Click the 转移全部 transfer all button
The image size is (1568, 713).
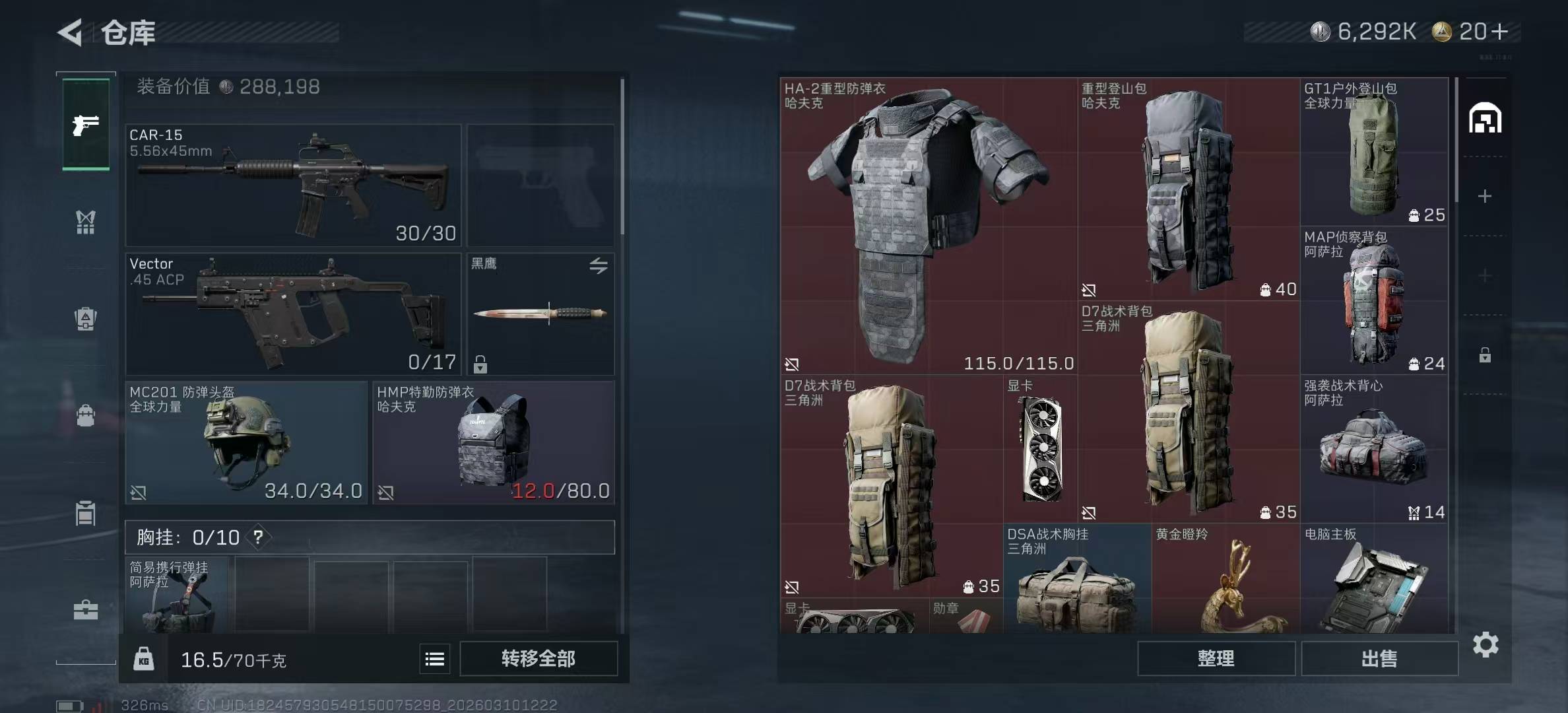(539, 658)
